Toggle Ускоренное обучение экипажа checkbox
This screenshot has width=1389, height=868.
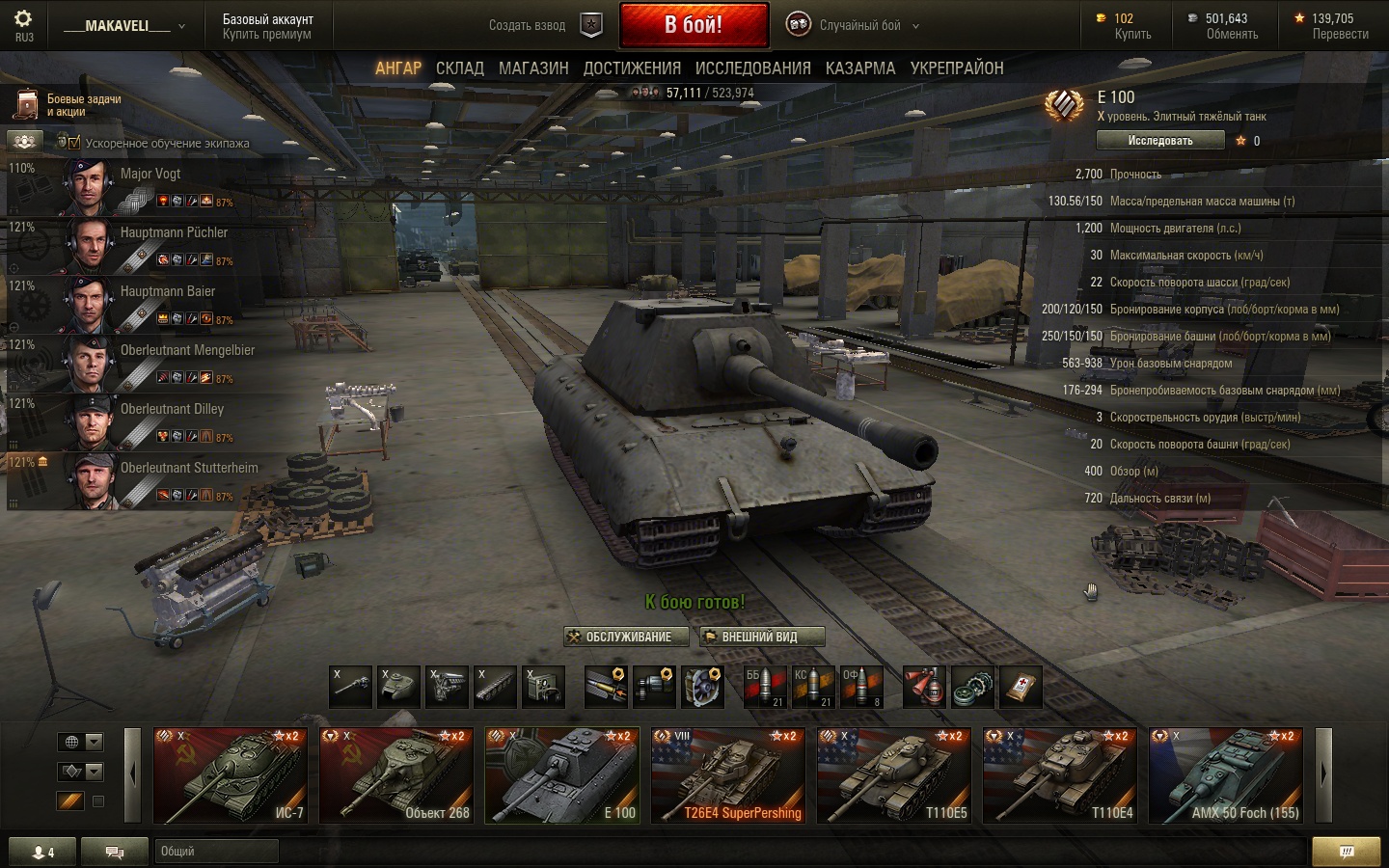click(x=74, y=143)
